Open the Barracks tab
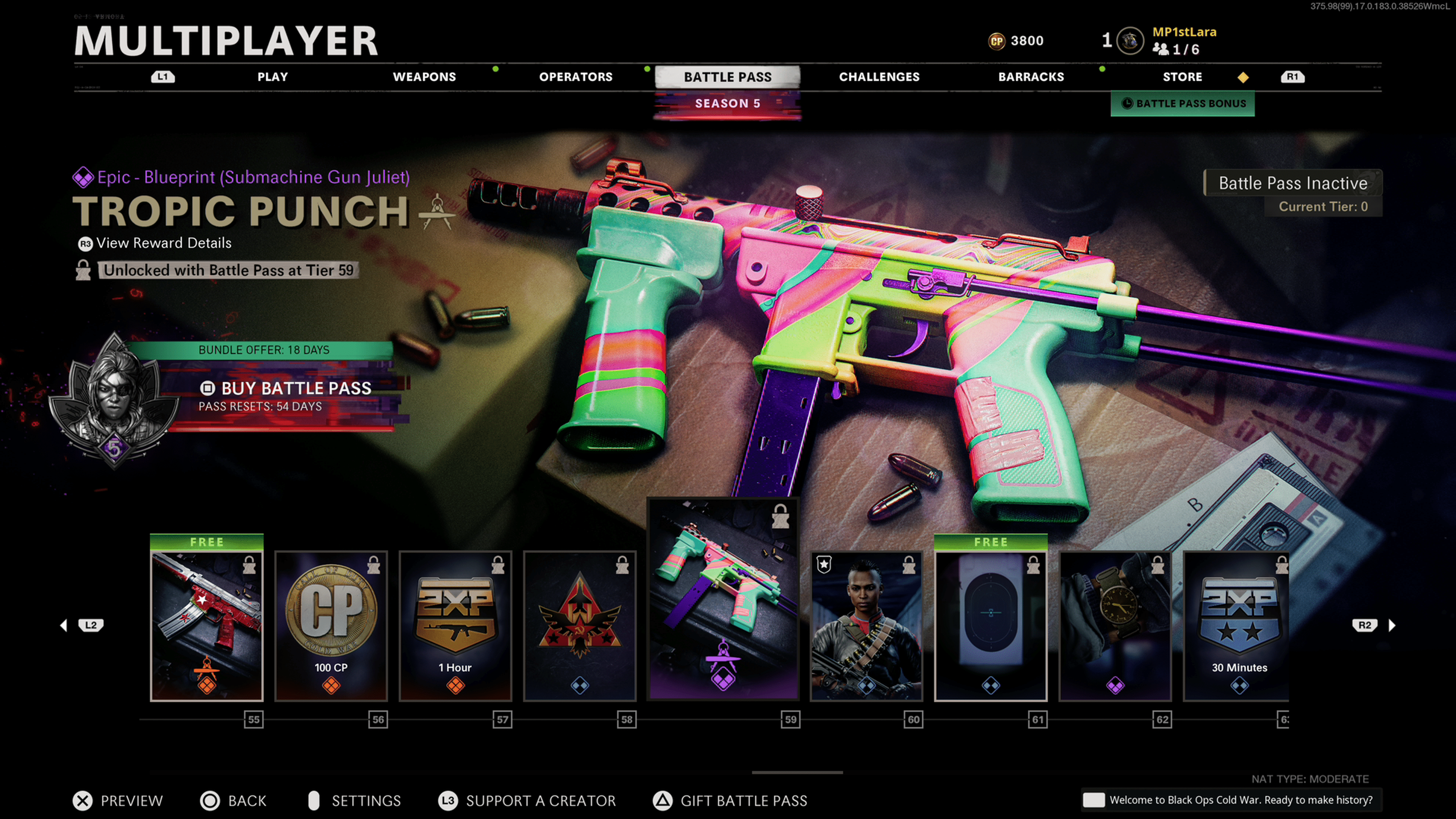The height and width of the screenshot is (819, 1456). coord(1031,77)
